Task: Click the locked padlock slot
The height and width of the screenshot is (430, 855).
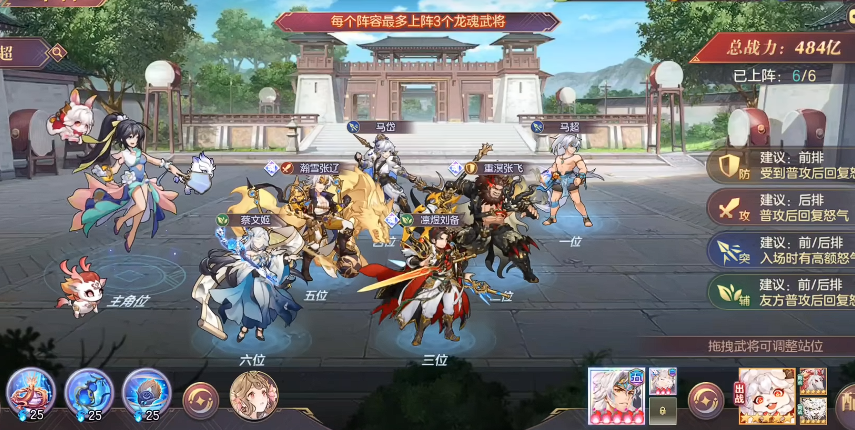Action: (x=663, y=410)
